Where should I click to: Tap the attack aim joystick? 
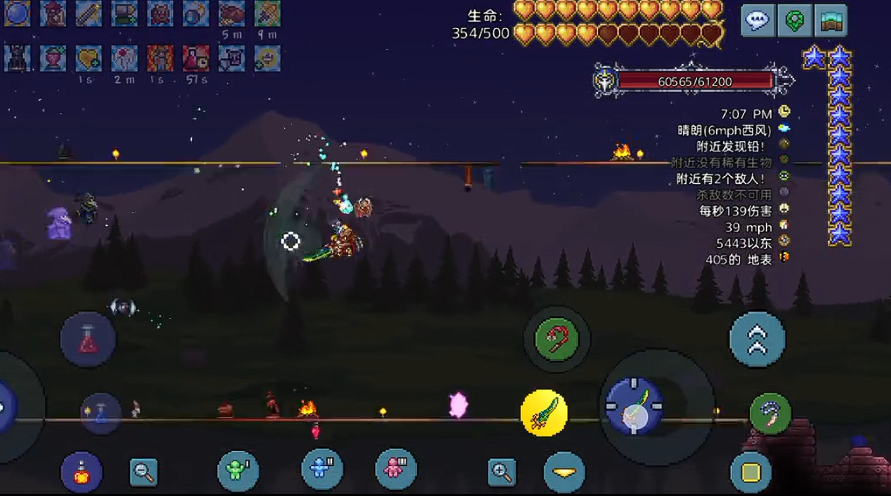coord(633,407)
